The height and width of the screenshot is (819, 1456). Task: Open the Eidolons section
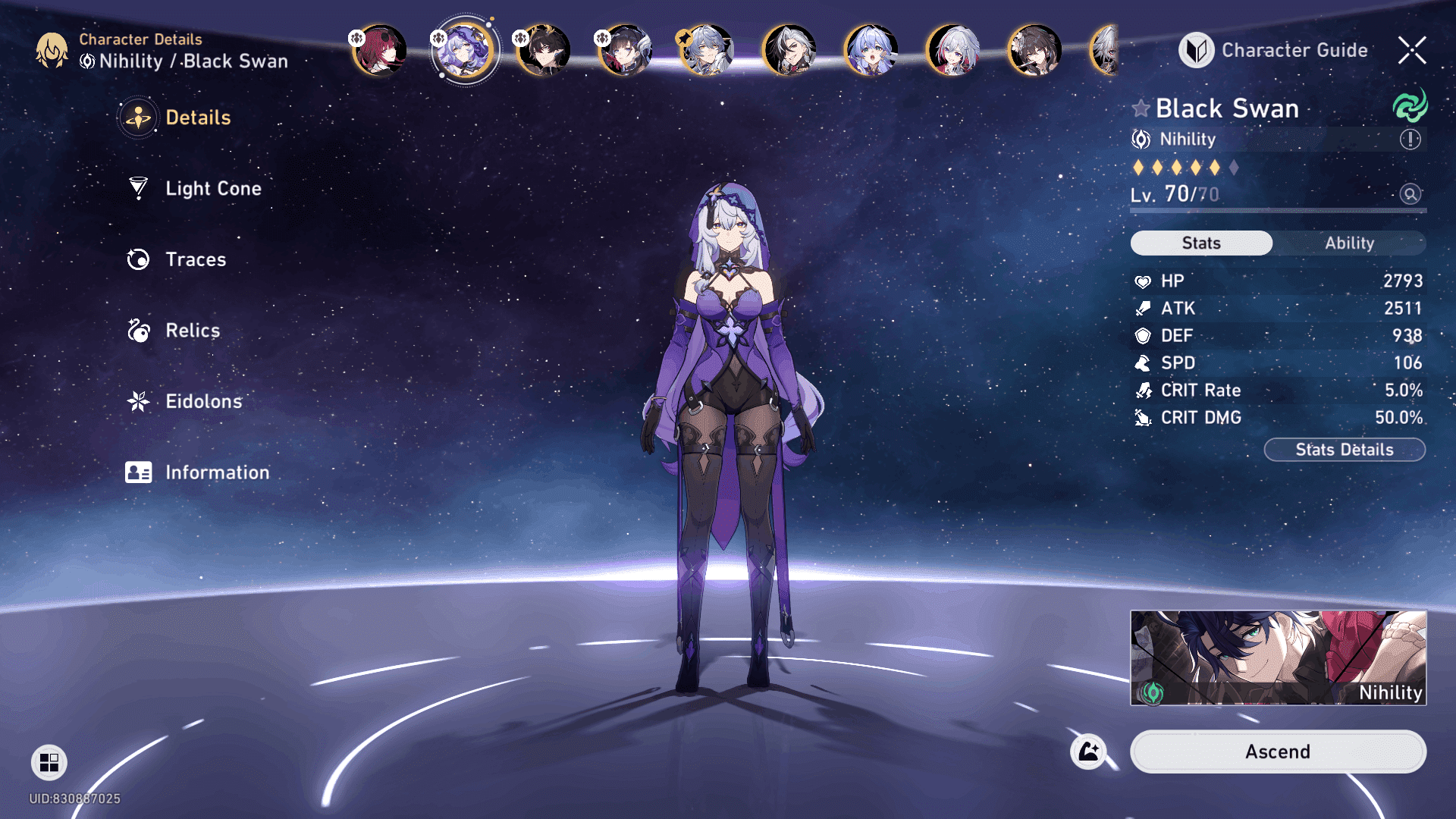coord(203,401)
